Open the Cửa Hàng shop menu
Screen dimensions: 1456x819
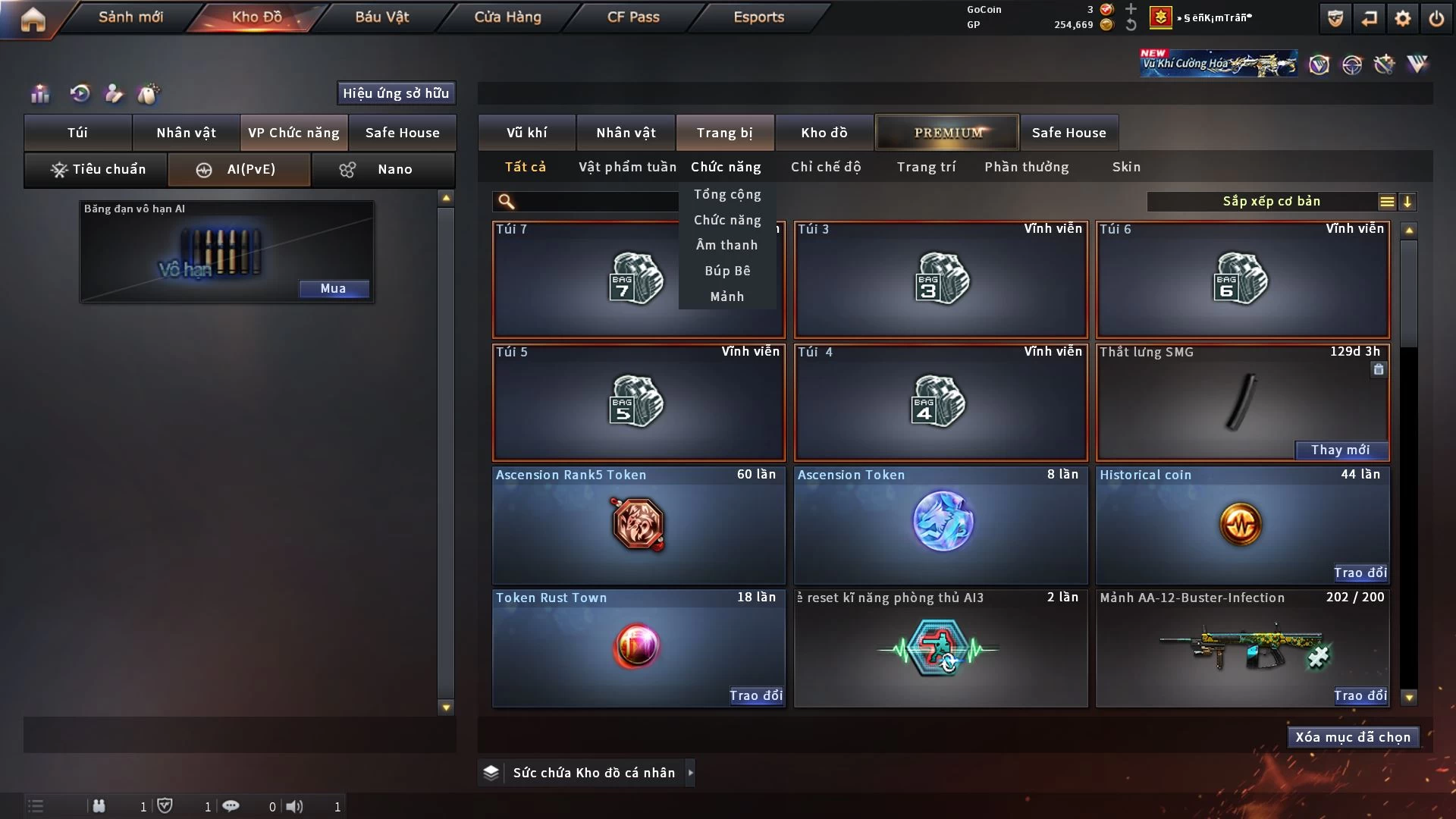[x=507, y=17]
